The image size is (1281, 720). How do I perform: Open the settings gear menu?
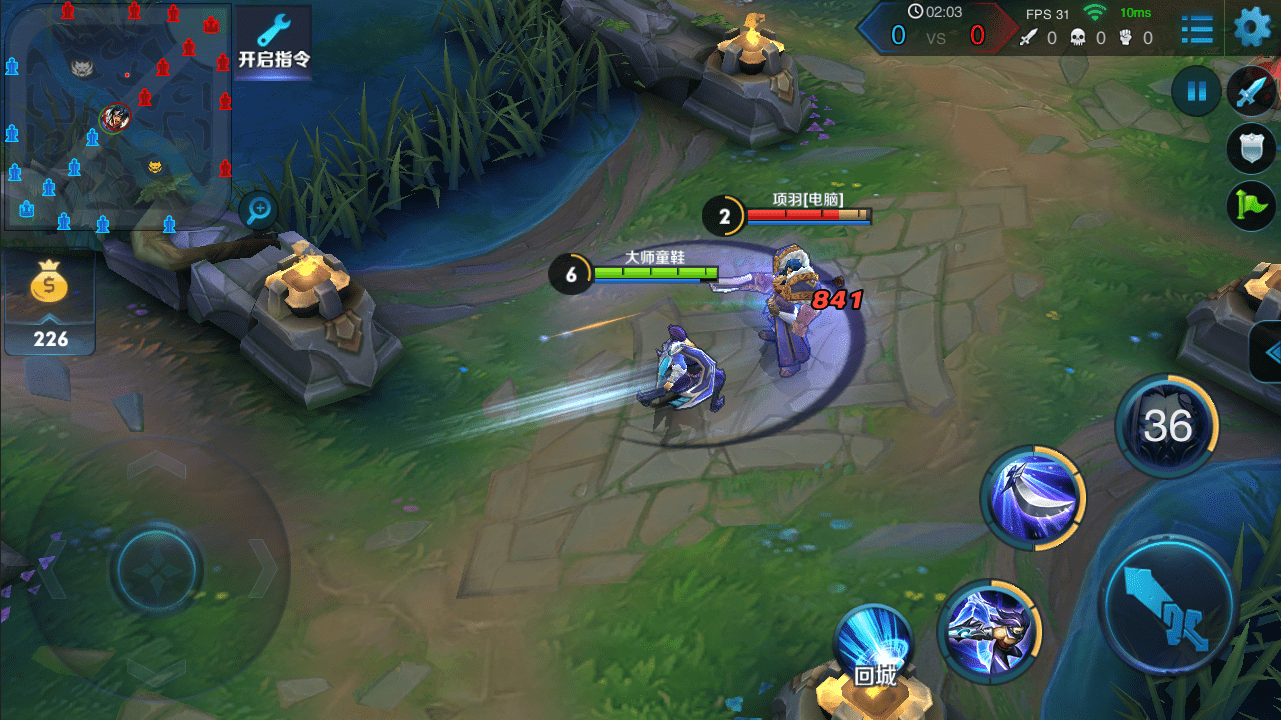pyautogui.click(x=1251, y=27)
